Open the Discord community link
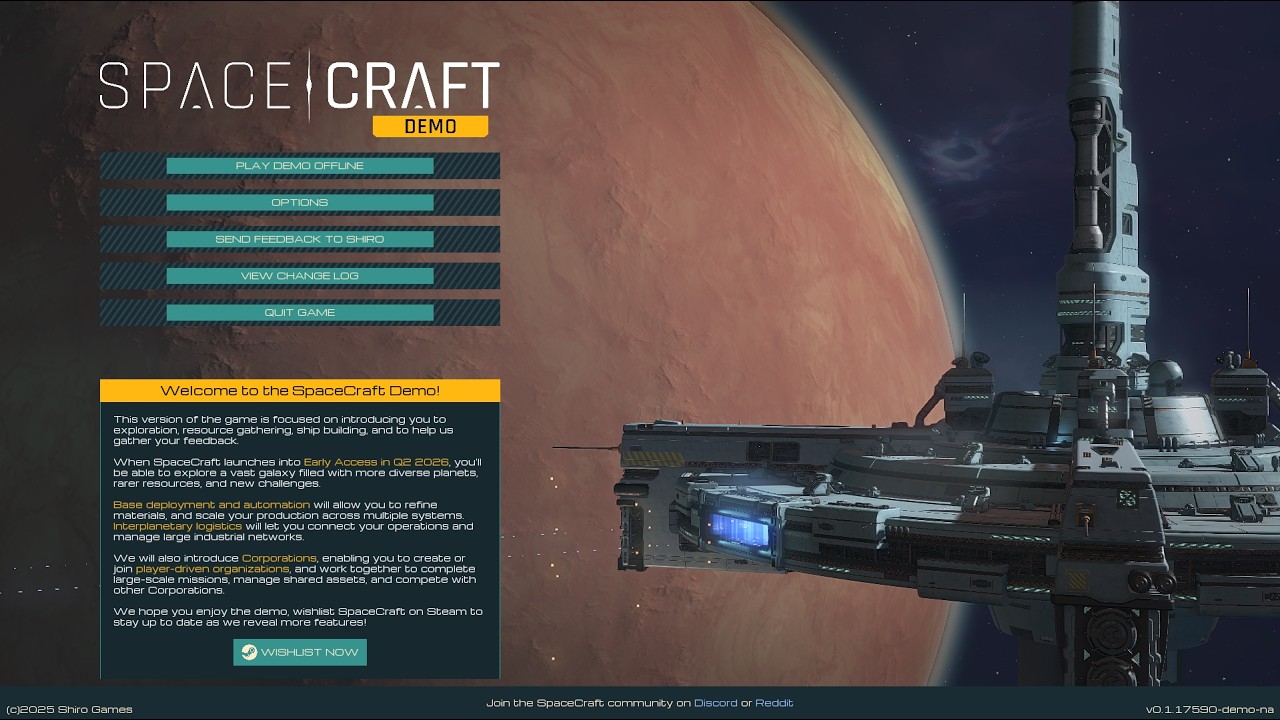 [716, 702]
